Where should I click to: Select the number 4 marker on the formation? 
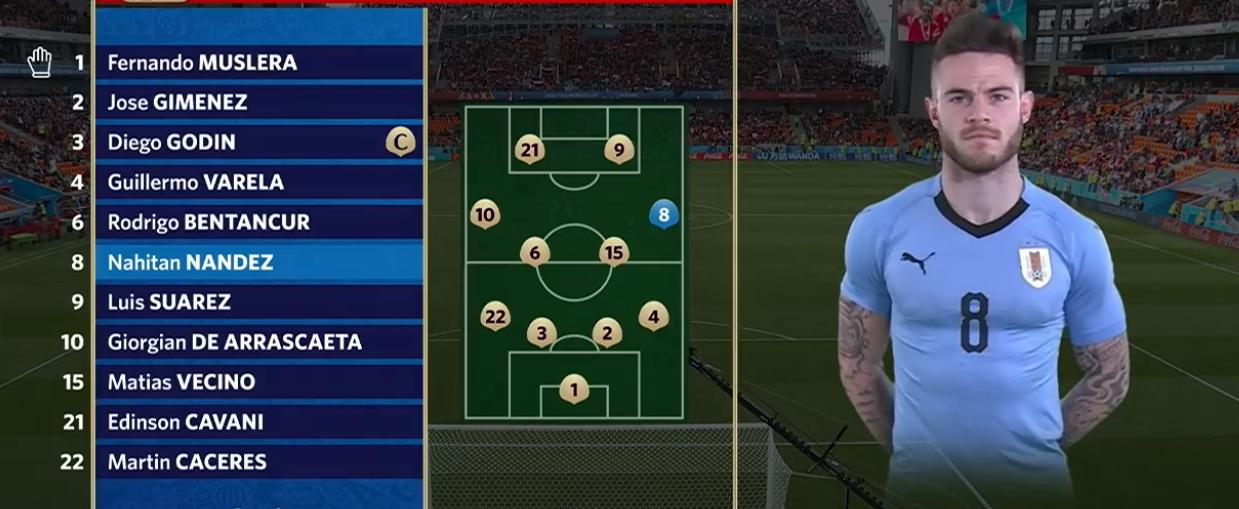tap(653, 317)
